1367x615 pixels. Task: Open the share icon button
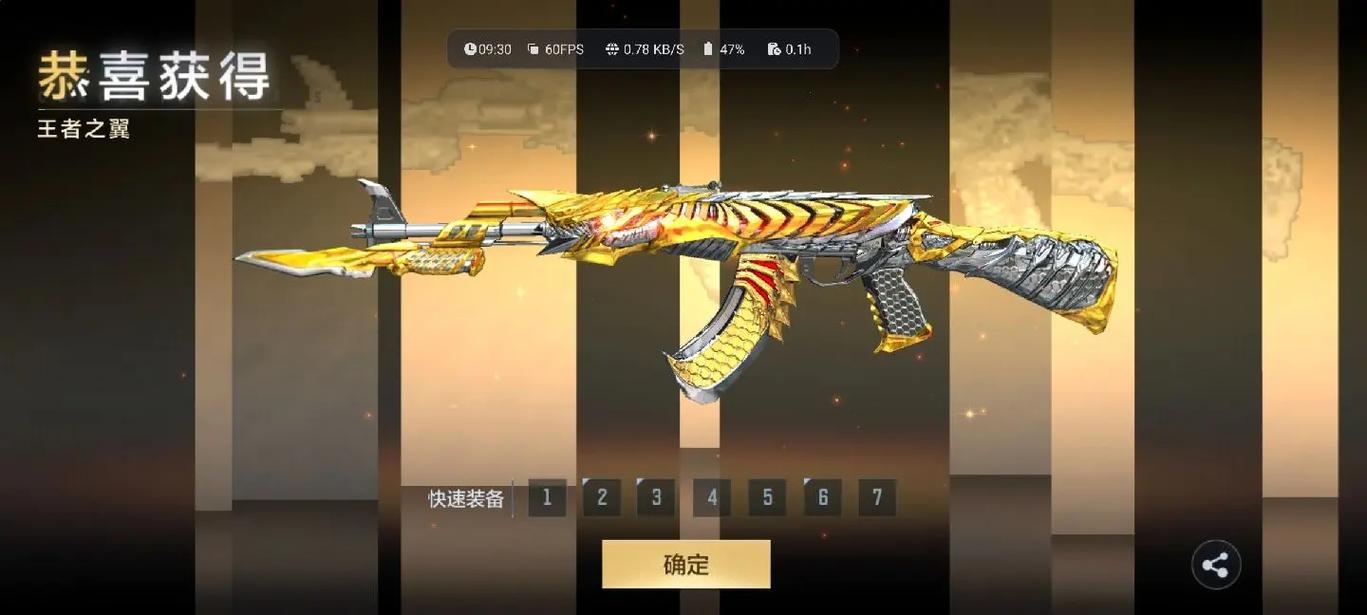point(1215,565)
